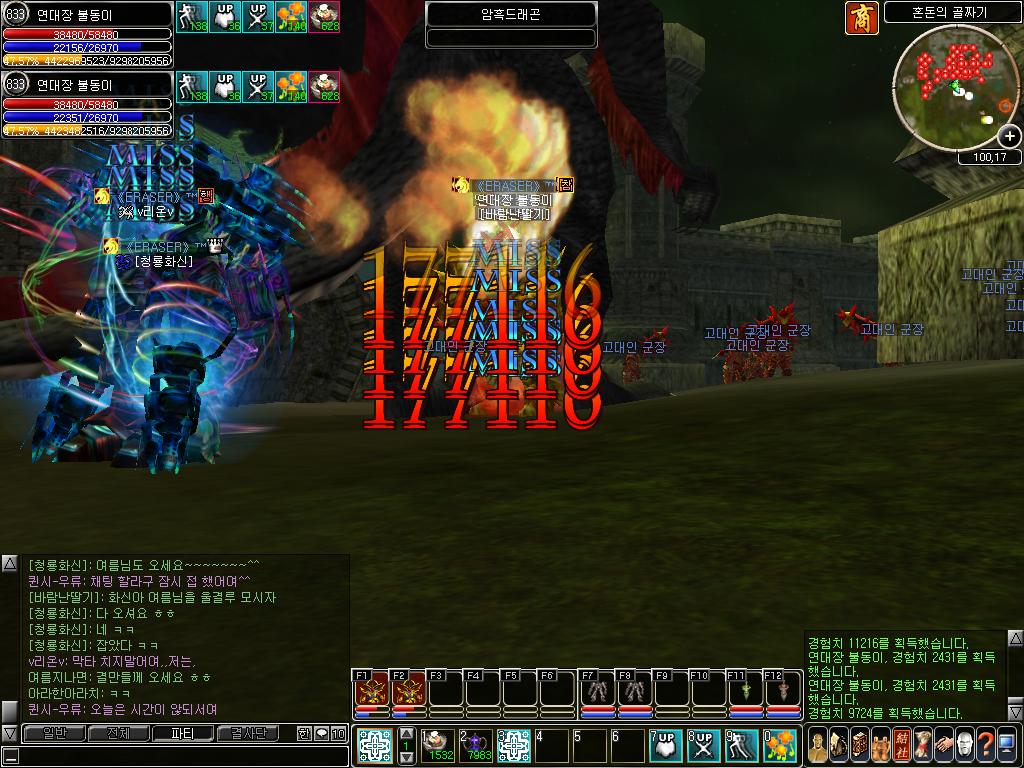The width and height of the screenshot is (1024, 768).
Task: Use the F1 hotbar skill slot
Action: coord(372,692)
